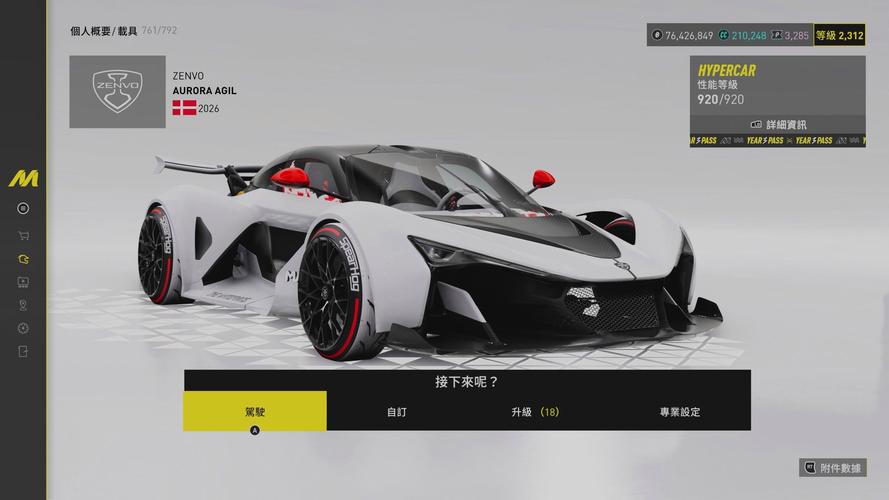Image resolution: width=889 pixels, height=500 pixels.
Task: Open the 升級 (18) upgrades option
Action: (x=535, y=411)
